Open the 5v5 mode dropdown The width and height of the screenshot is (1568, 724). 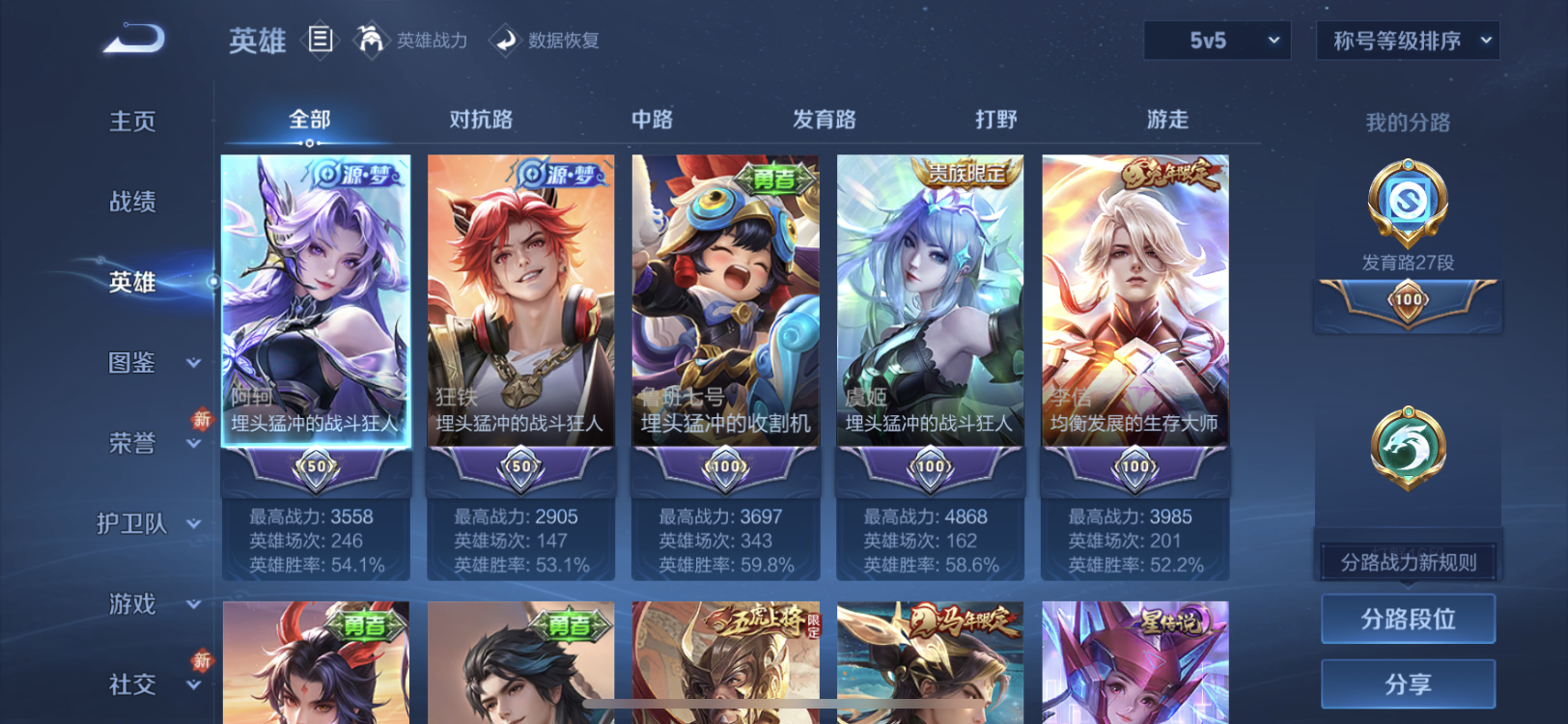click(1217, 41)
